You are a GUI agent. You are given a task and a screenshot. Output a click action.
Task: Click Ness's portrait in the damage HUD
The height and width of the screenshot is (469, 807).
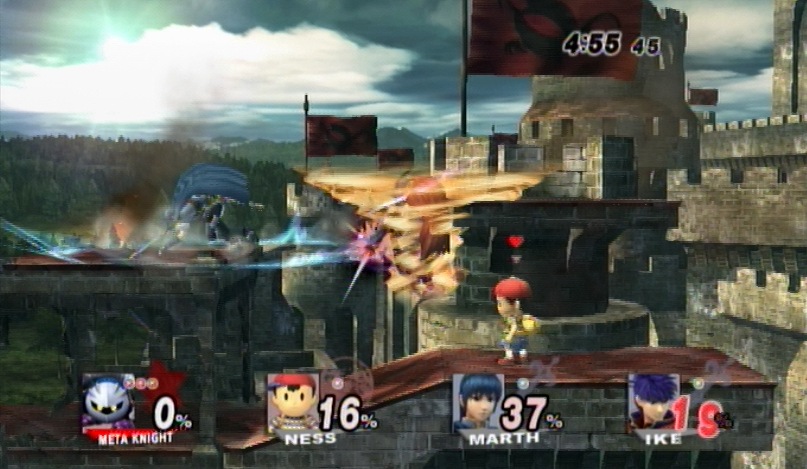pos(293,402)
